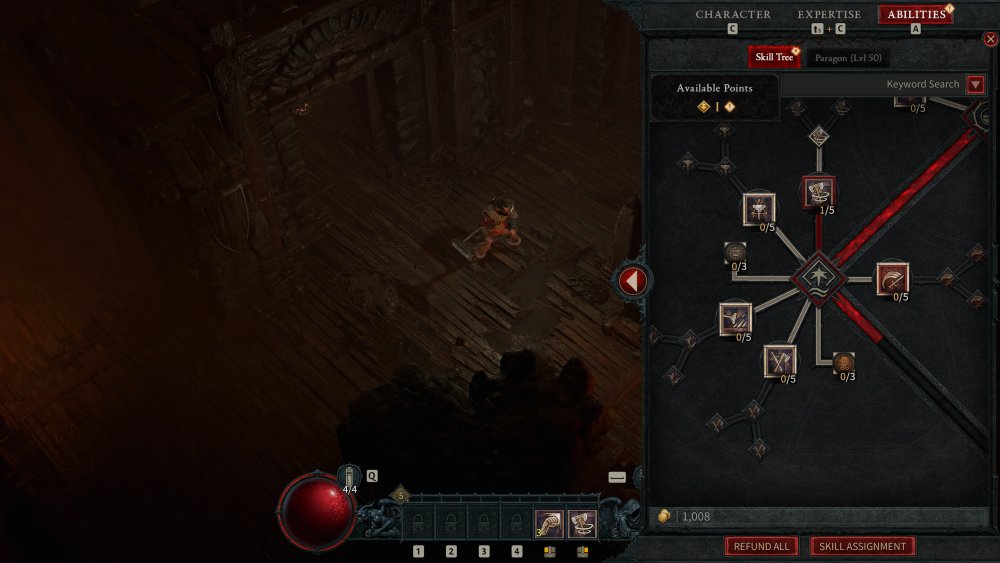
Task: Switch to the Paragon (Lvl 50) tab
Action: point(848,58)
